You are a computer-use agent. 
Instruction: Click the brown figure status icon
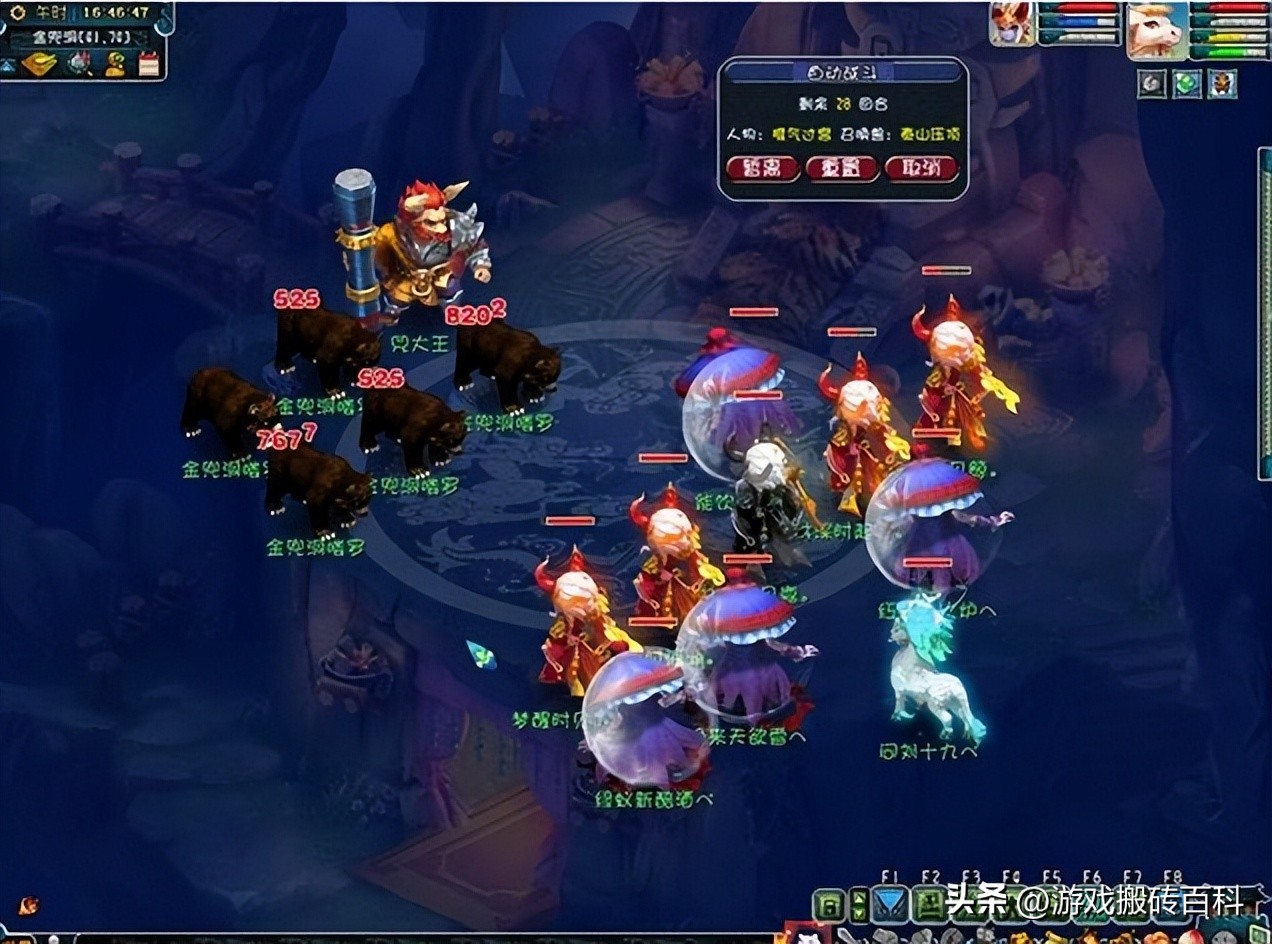click(1222, 84)
